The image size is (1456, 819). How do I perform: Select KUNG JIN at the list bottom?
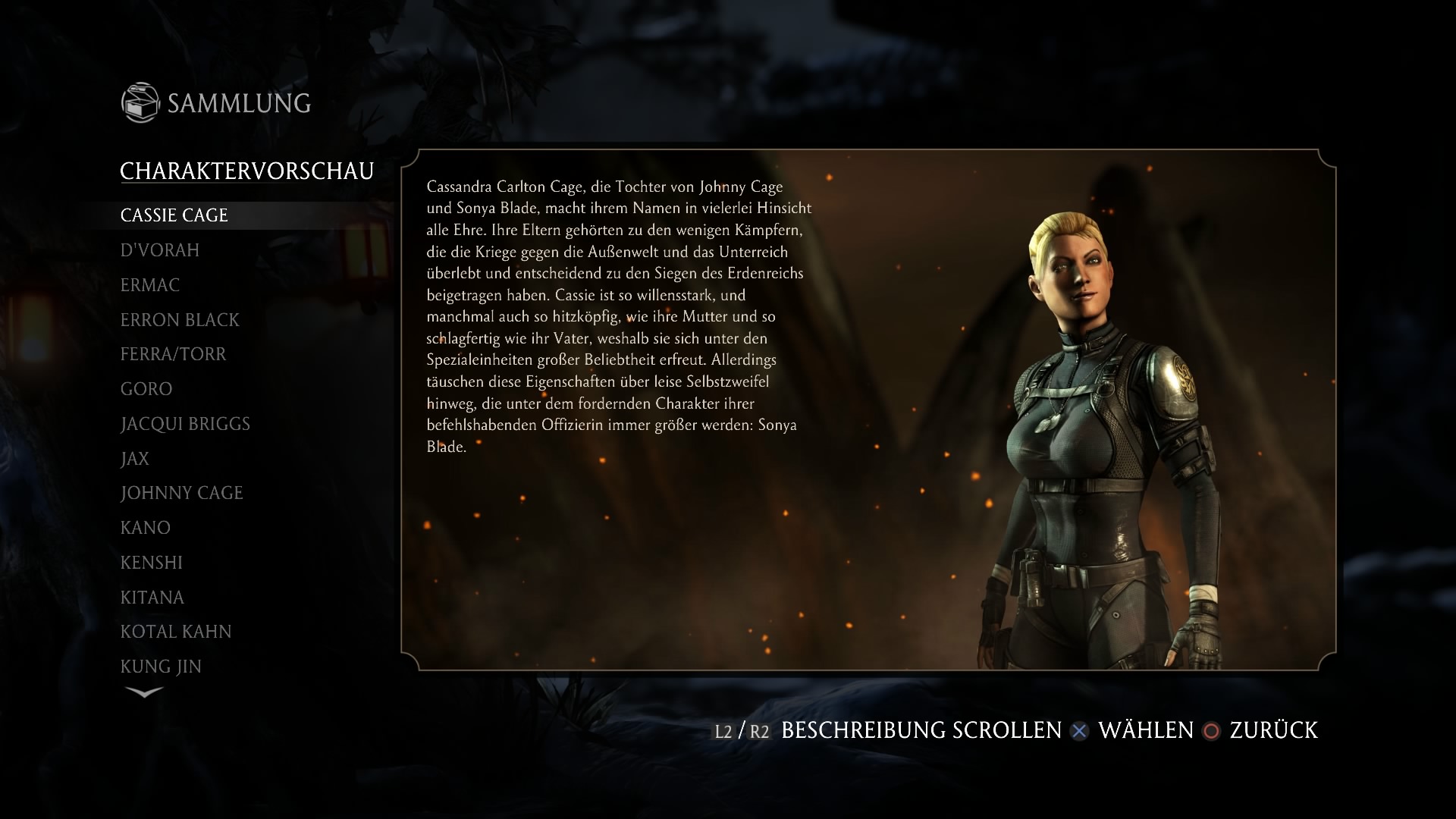pyautogui.click(x=159, y=665)
